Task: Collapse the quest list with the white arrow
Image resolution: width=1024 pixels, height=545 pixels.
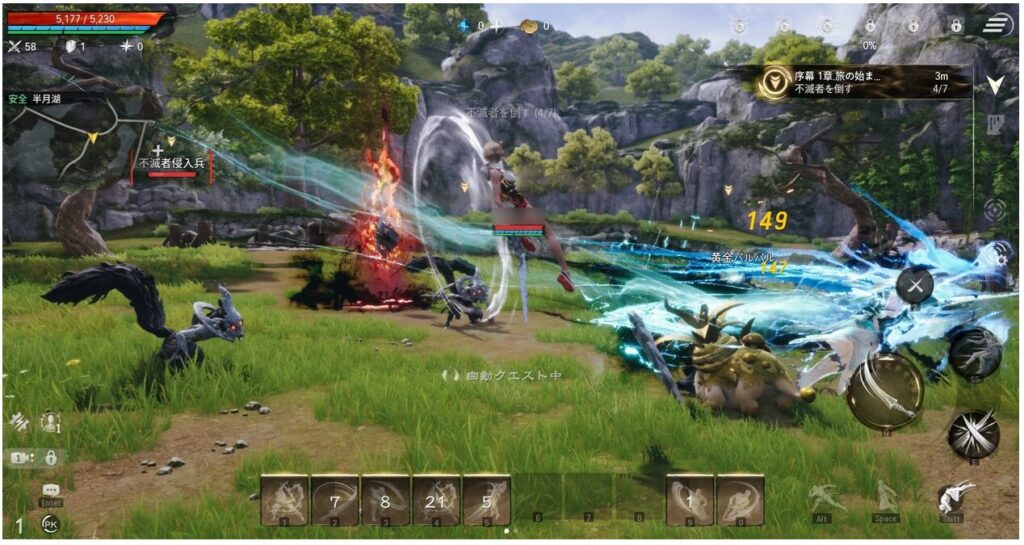Action: (x=995, y=85)
